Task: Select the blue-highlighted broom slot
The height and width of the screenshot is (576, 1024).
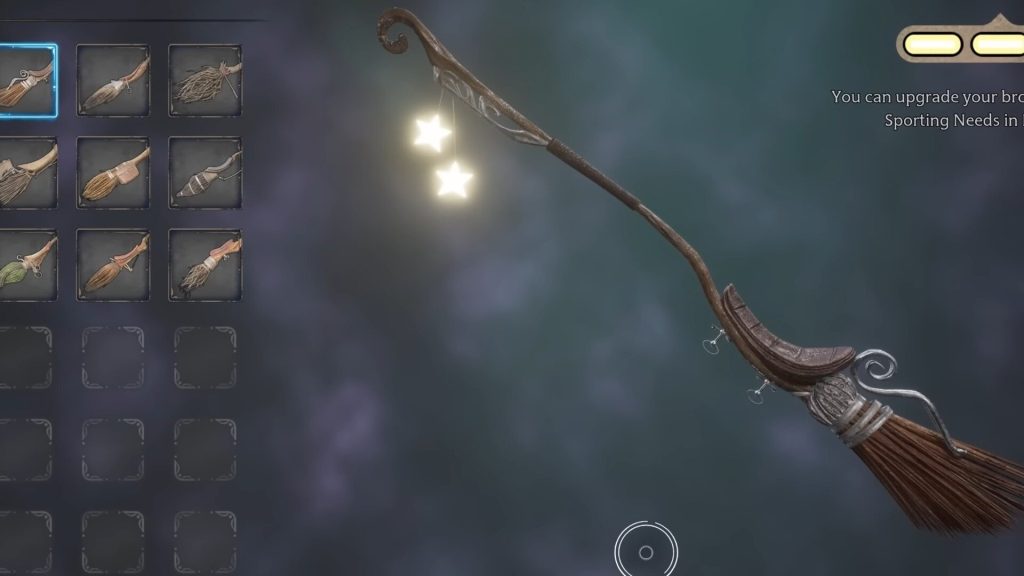Action: pos(26,81)
